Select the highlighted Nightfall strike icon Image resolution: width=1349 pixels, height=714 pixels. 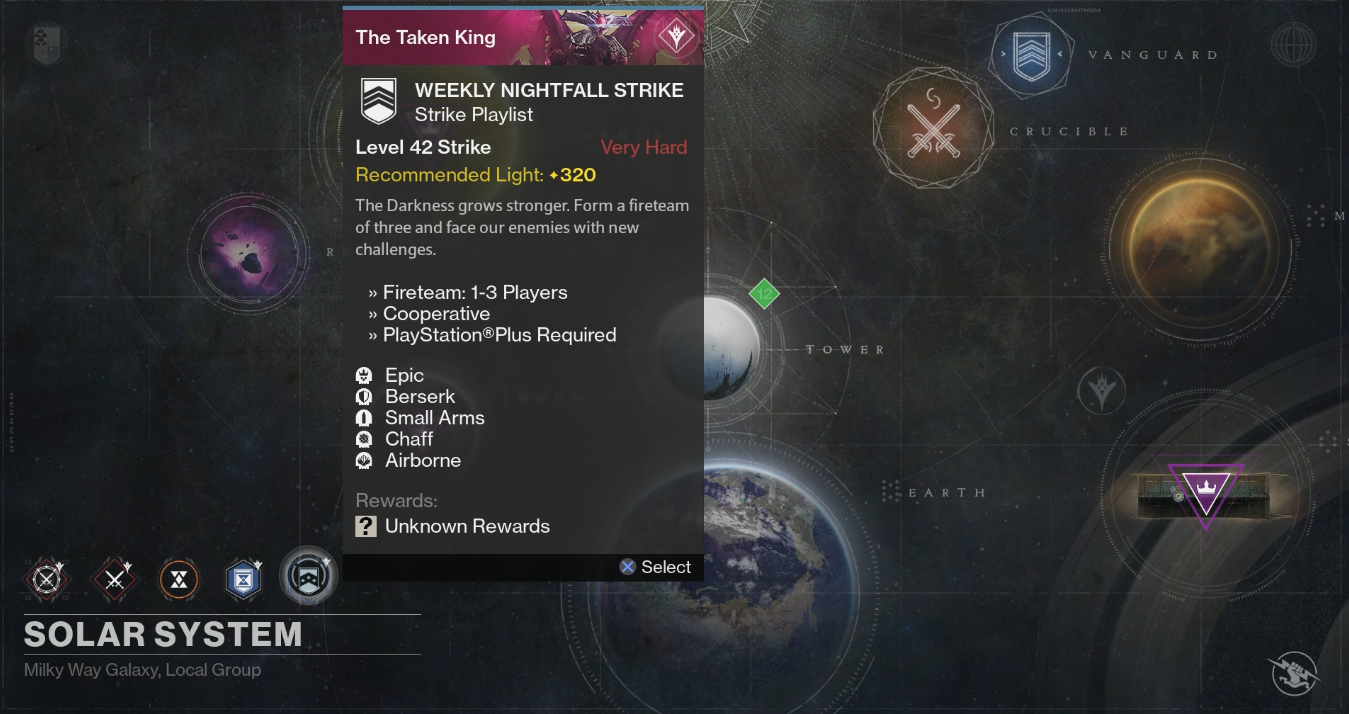[x=307, y=577]
